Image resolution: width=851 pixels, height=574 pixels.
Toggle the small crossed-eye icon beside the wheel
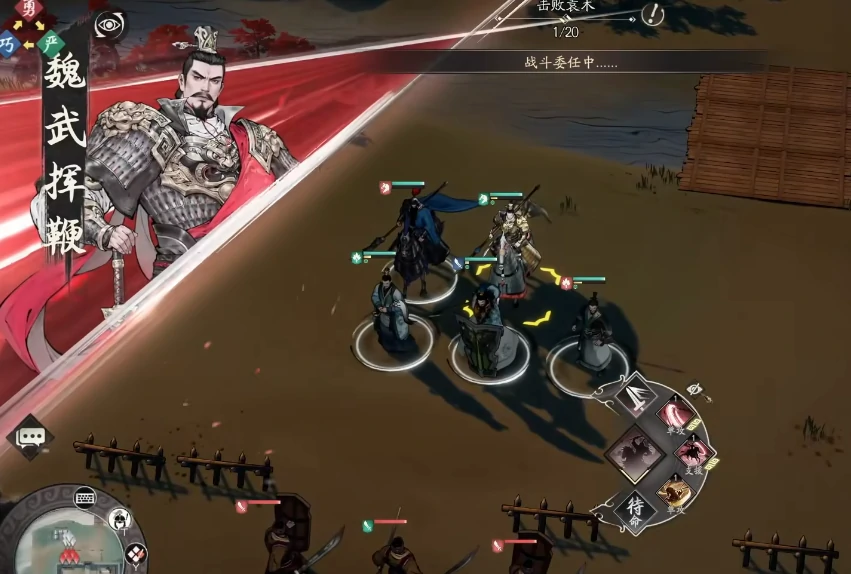tap(697, 389)
